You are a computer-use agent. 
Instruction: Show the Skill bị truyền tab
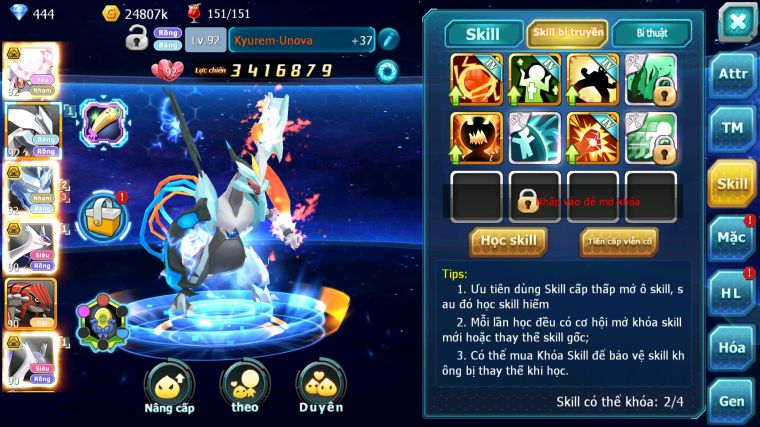click(567, 33)
